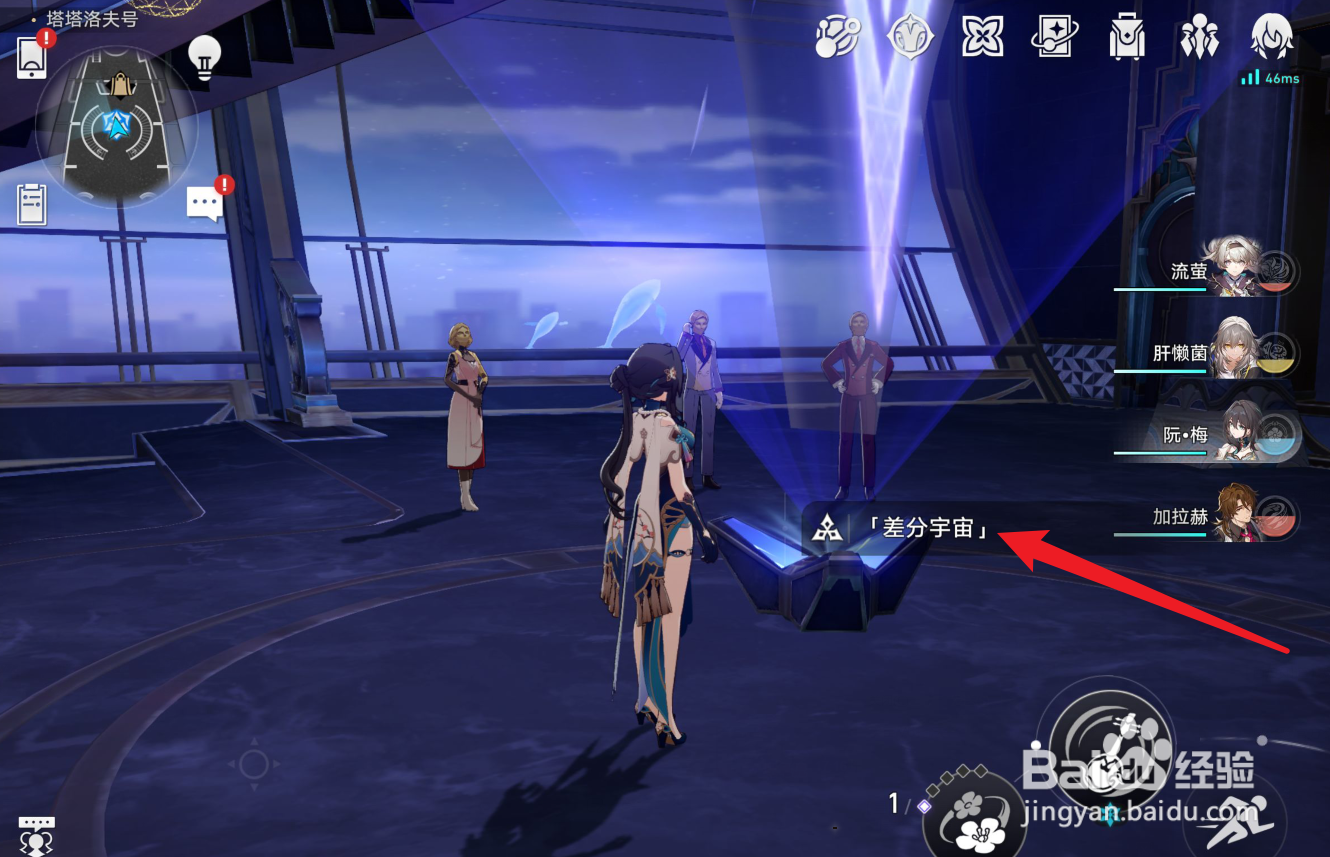Use the flower technique button
1330x857 pixels.
tap(975, 822)
